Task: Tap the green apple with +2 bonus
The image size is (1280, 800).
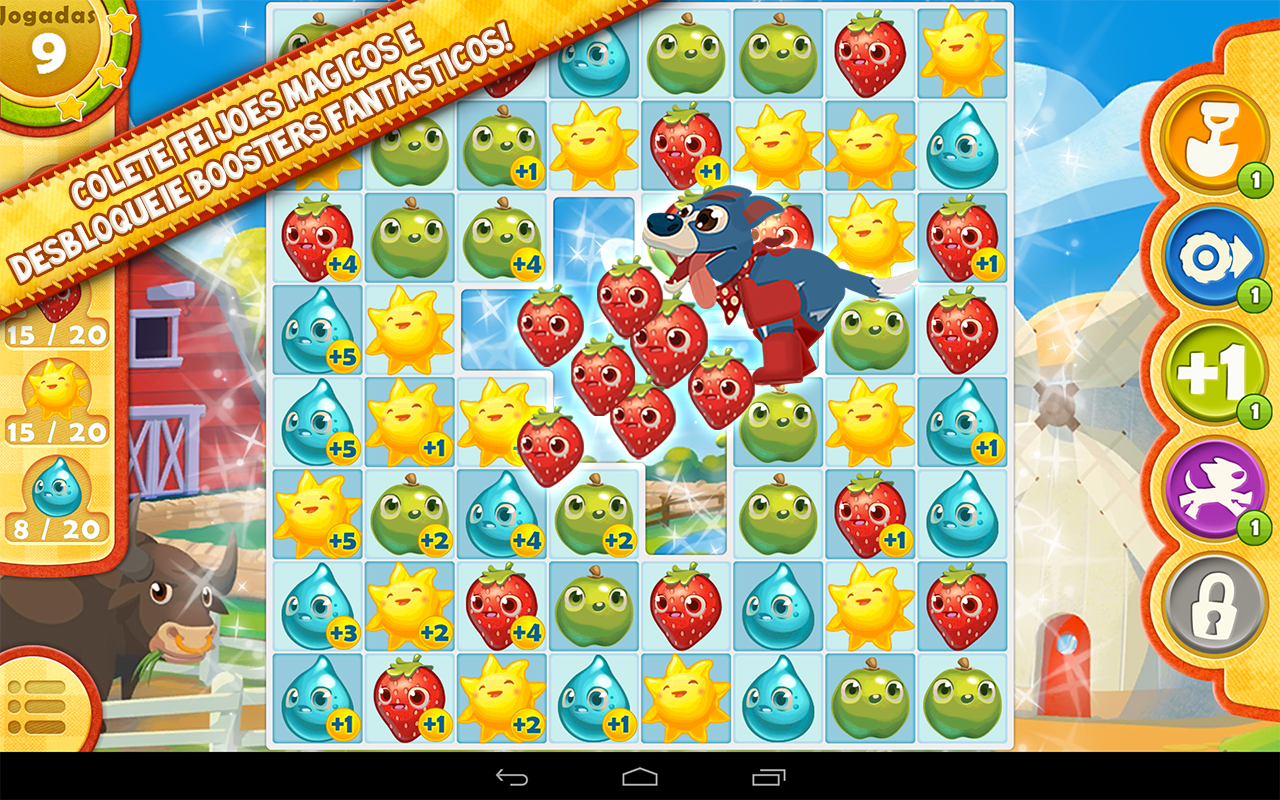Action: tap(408, 512)
